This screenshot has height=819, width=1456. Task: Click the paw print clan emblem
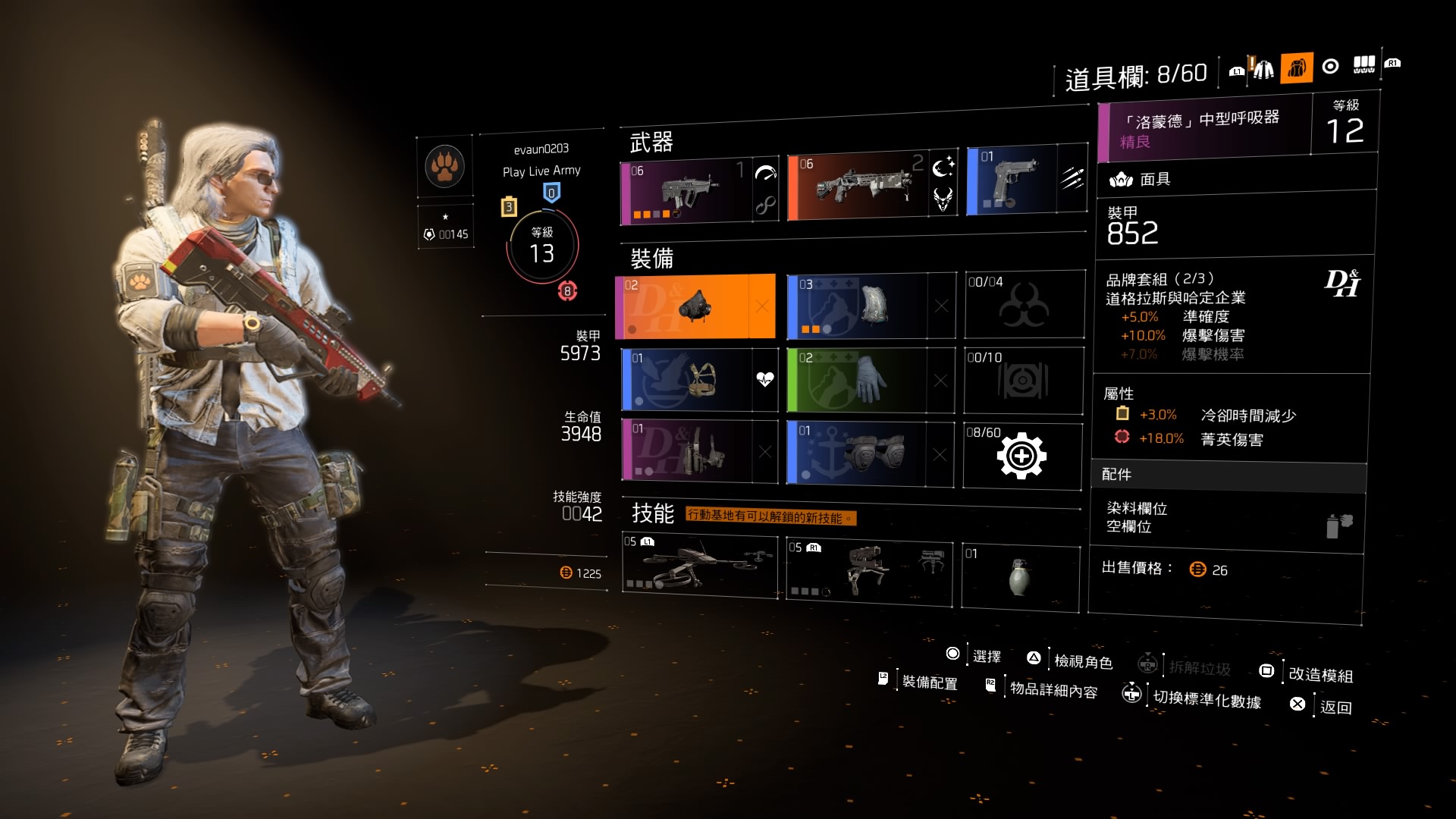tap(444, 166)
